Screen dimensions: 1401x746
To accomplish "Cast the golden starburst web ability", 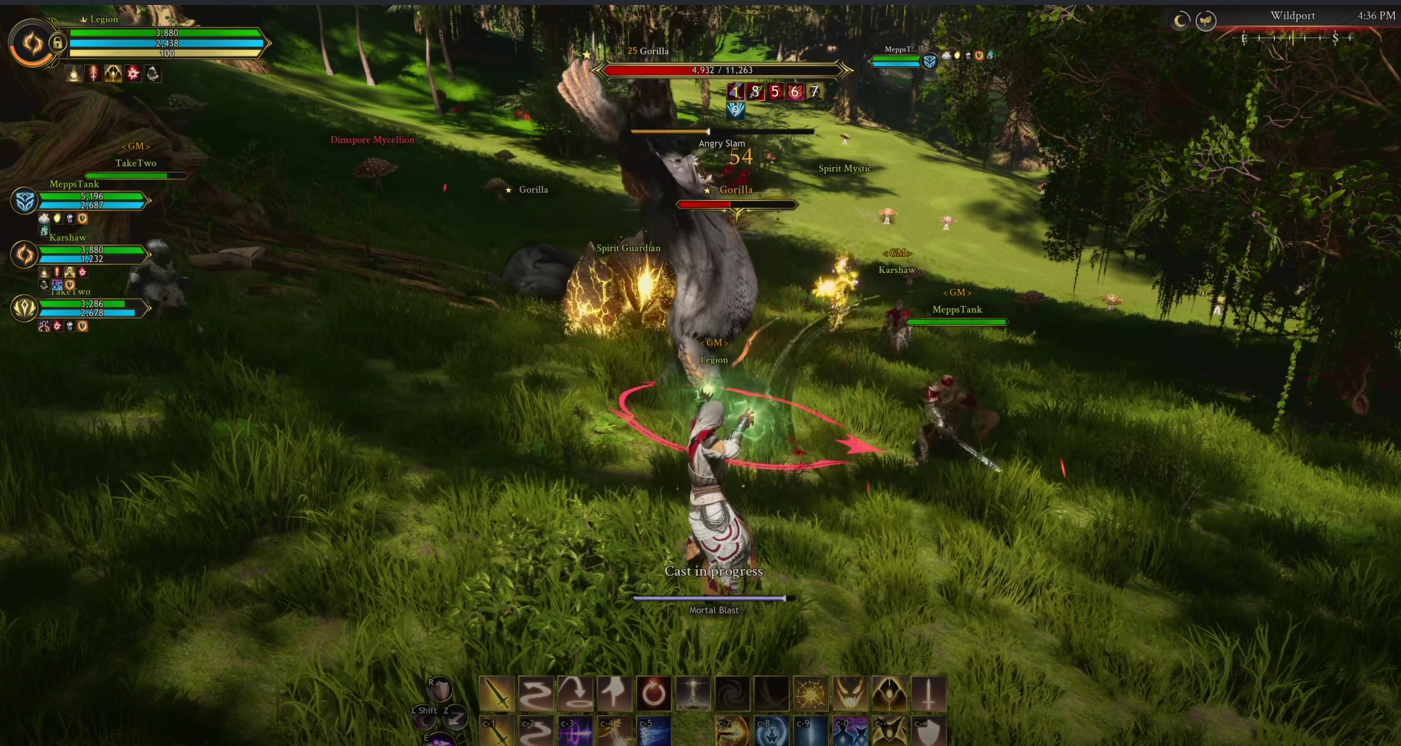I will pyautogui.click(x=811, y=693).
